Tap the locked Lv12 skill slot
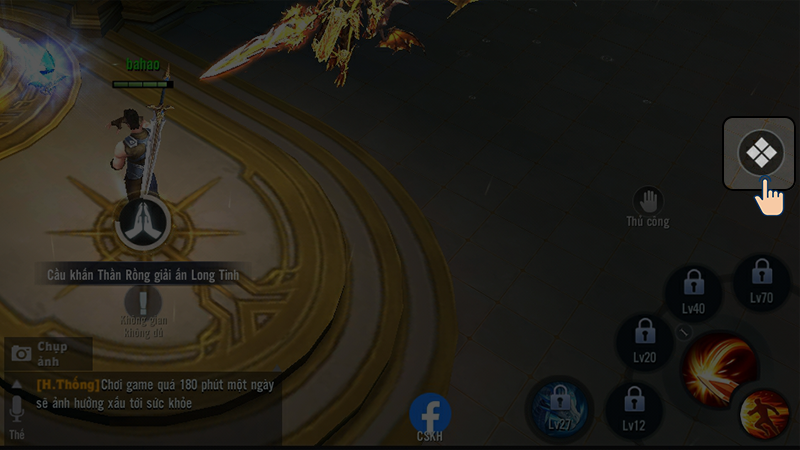This screenshot has height=450, width=800. 634,409
